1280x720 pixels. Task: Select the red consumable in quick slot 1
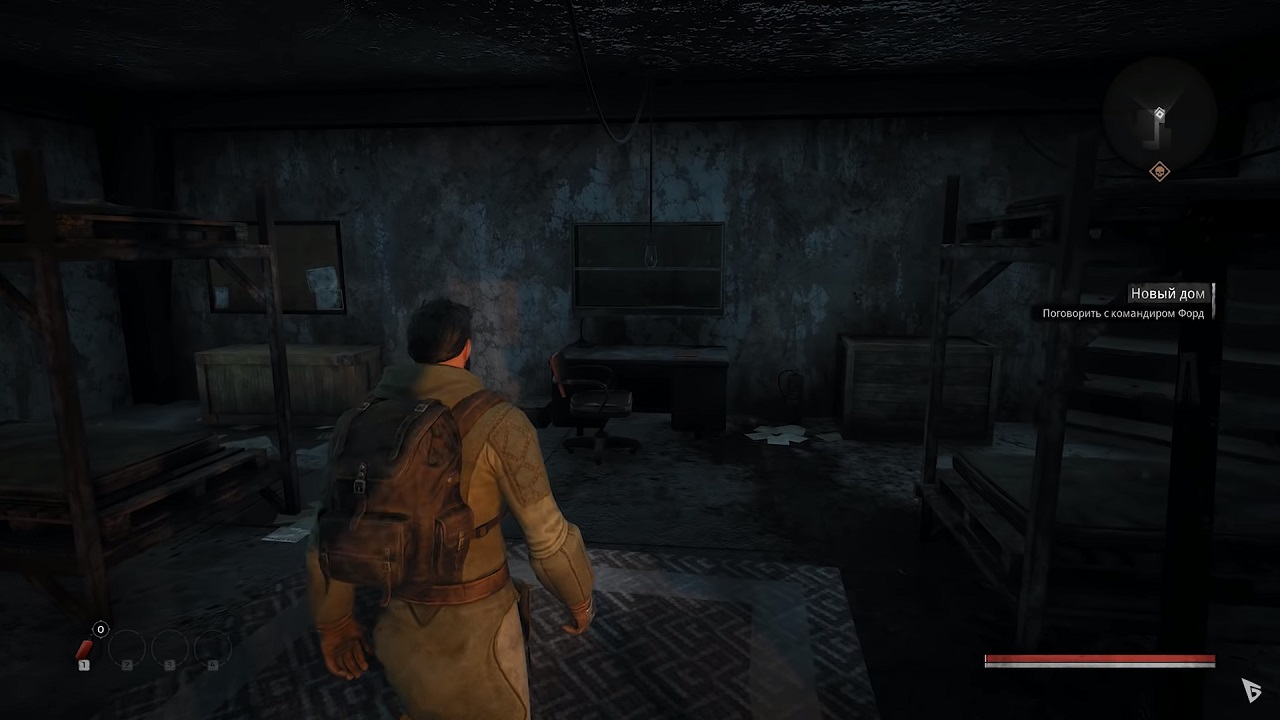coord(85,651)
